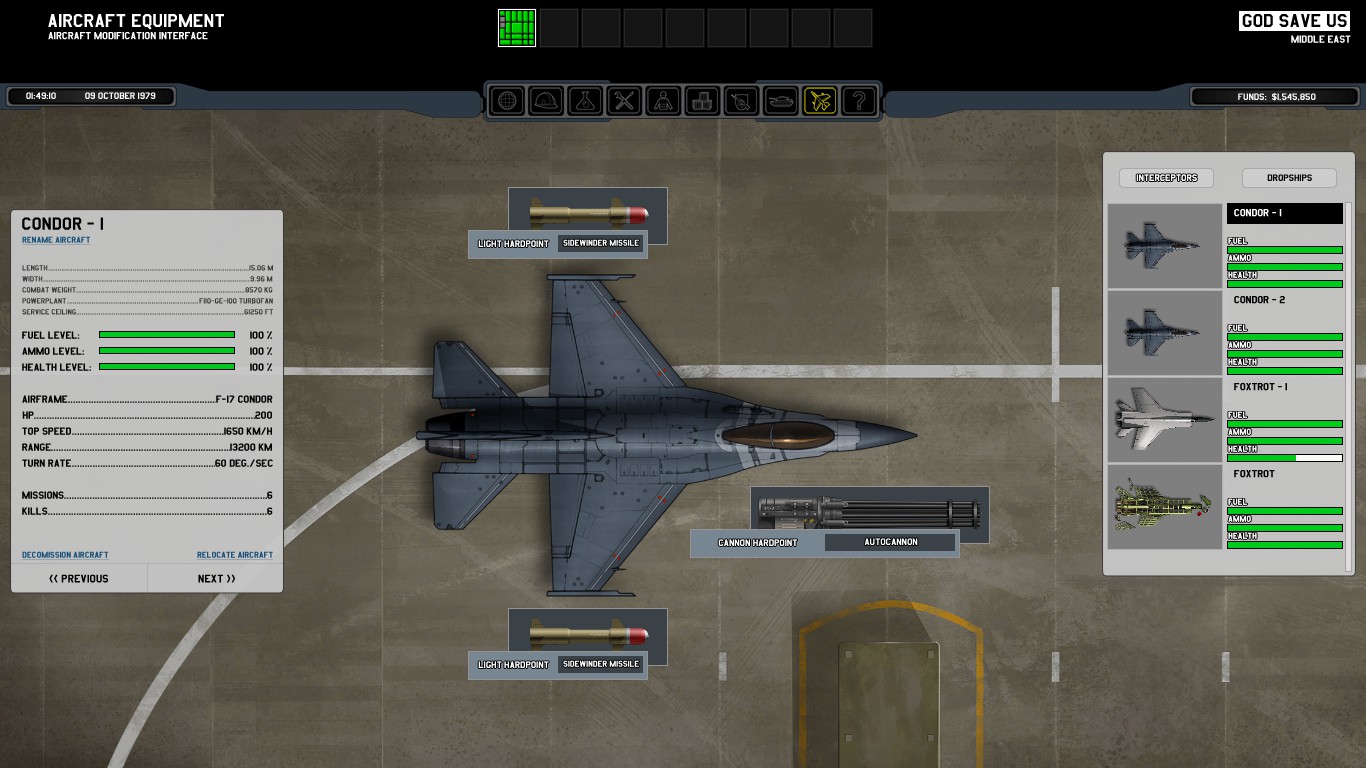The height and width of the screenshot is (768, 1366).
Task: Open the personnel soldier screen
Action: tap(663, 101)
